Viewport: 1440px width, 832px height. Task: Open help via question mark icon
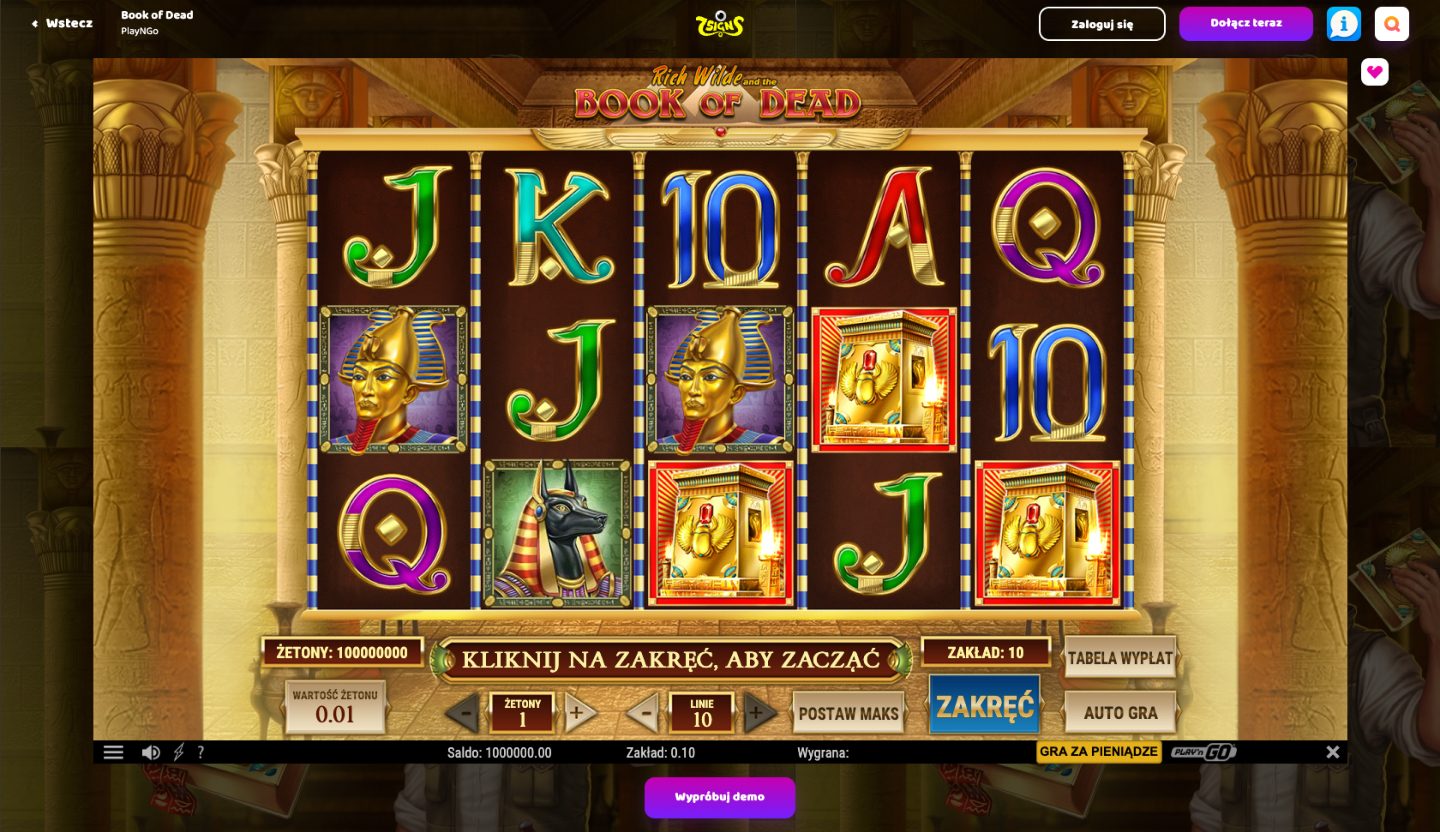201,751
